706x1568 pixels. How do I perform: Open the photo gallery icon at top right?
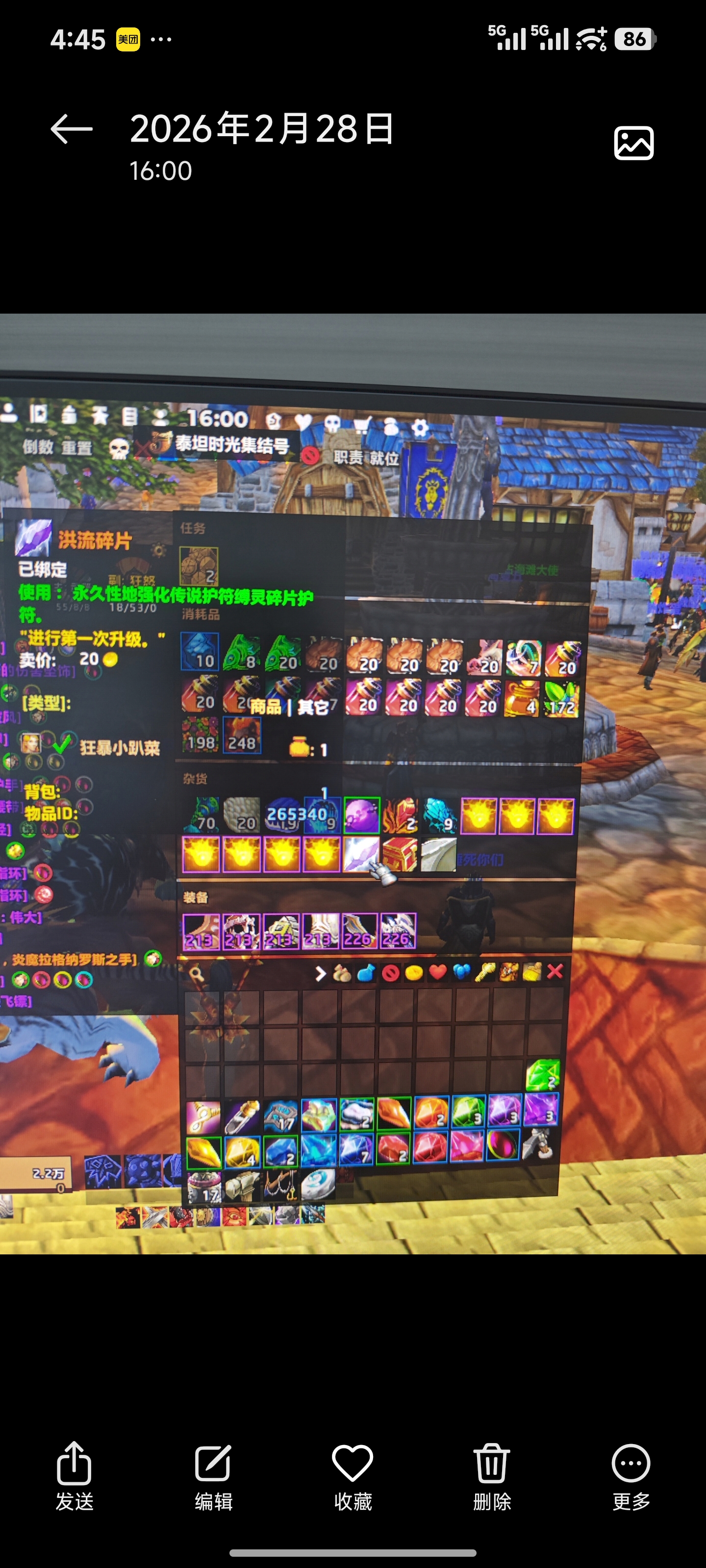pos(634,143)
